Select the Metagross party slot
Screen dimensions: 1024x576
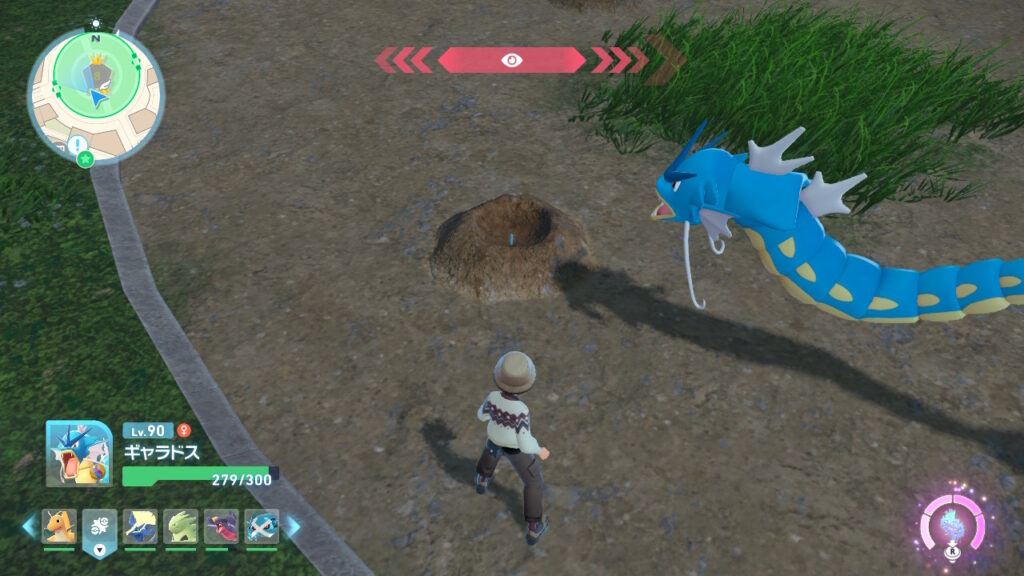pyautogui.click(x=261, y=527)
